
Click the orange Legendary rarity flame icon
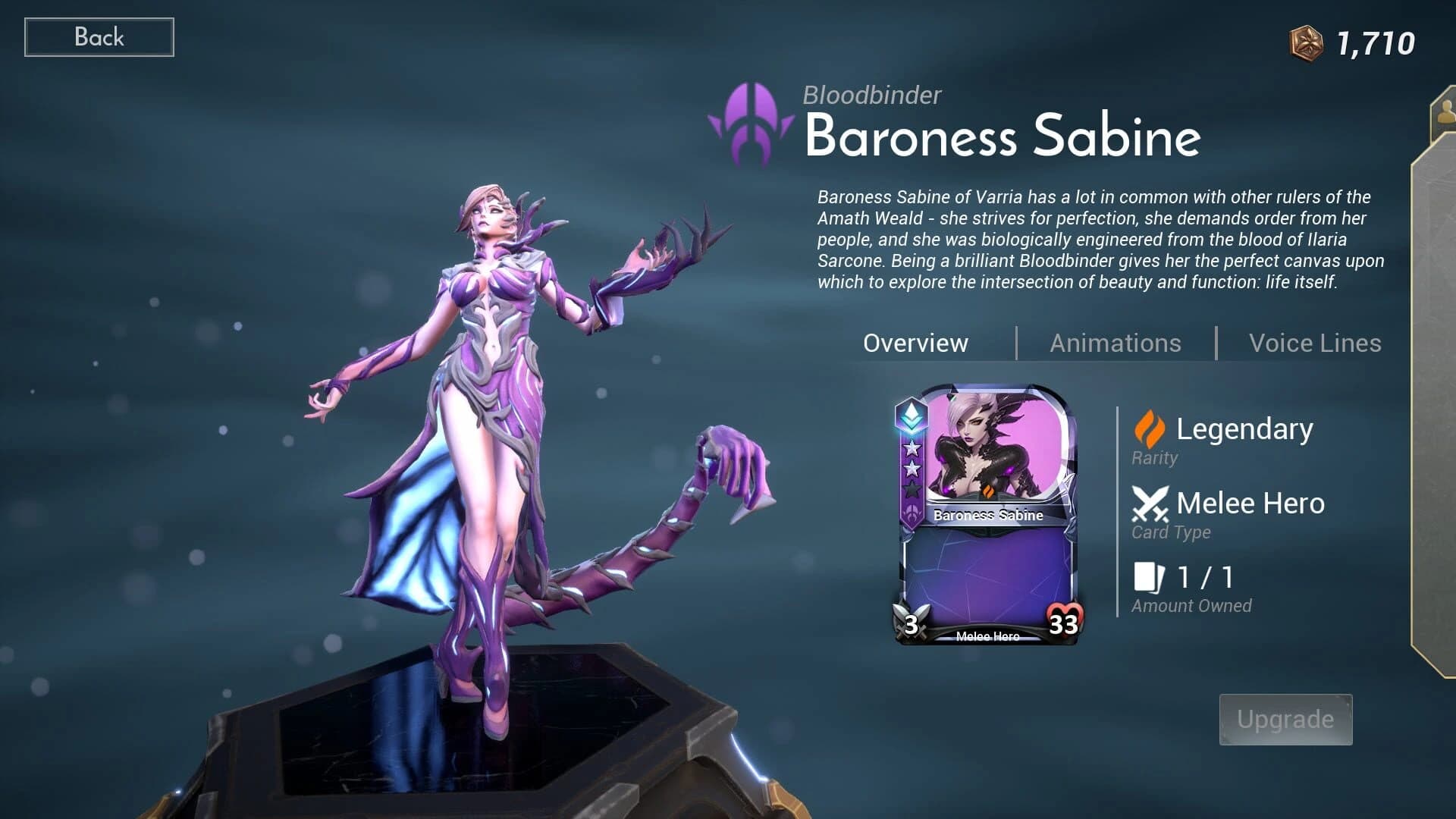1150,431
